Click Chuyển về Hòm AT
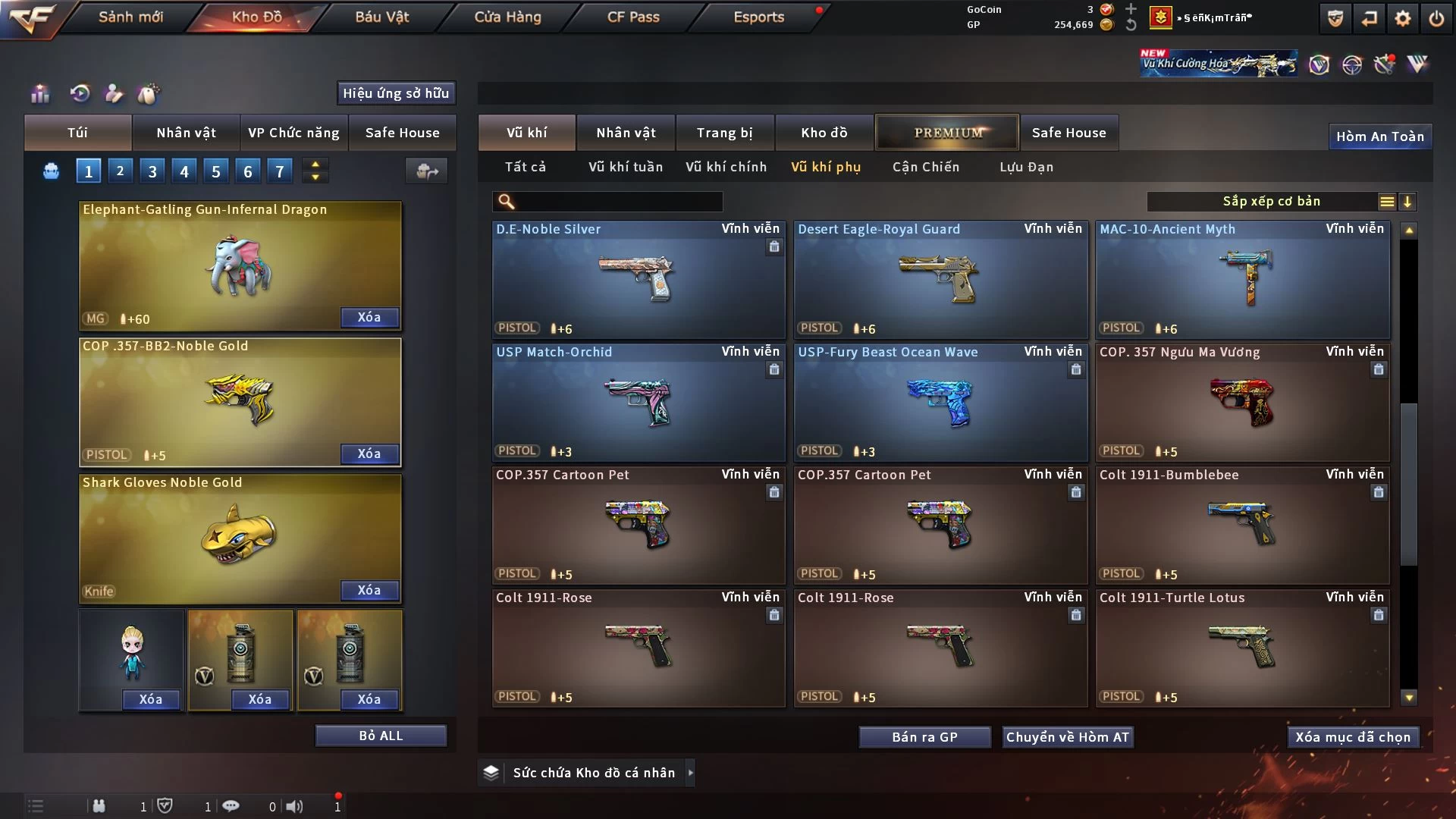Image resolution: width=1456 pixels, height=819 pixels. pyautogui.click(x=1067, y=737)
